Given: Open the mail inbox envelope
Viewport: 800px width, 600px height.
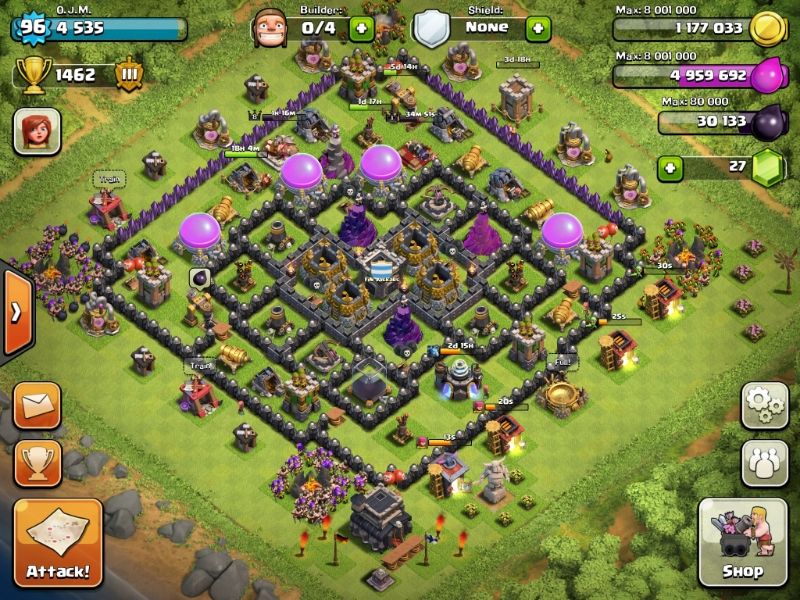Looking at the screenshot, I should click(x=37, y=405).
